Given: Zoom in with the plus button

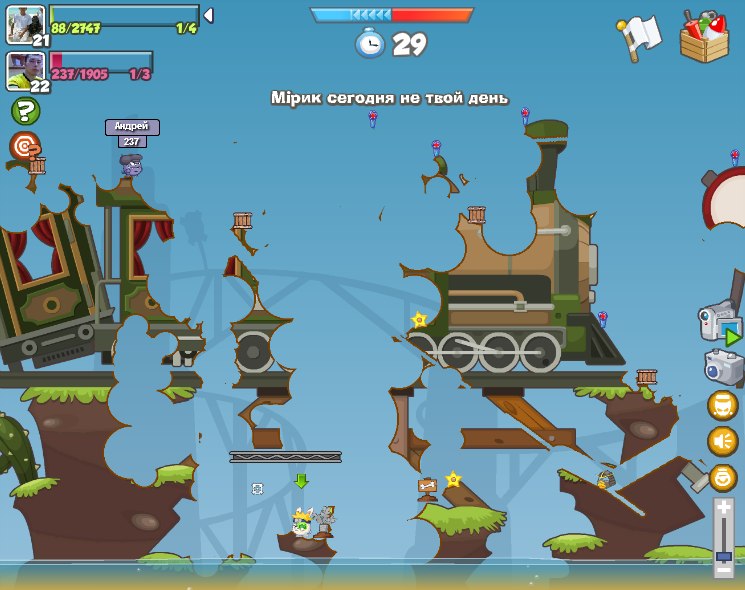Looking at the screenshot, I should click(x=723, y=507).
